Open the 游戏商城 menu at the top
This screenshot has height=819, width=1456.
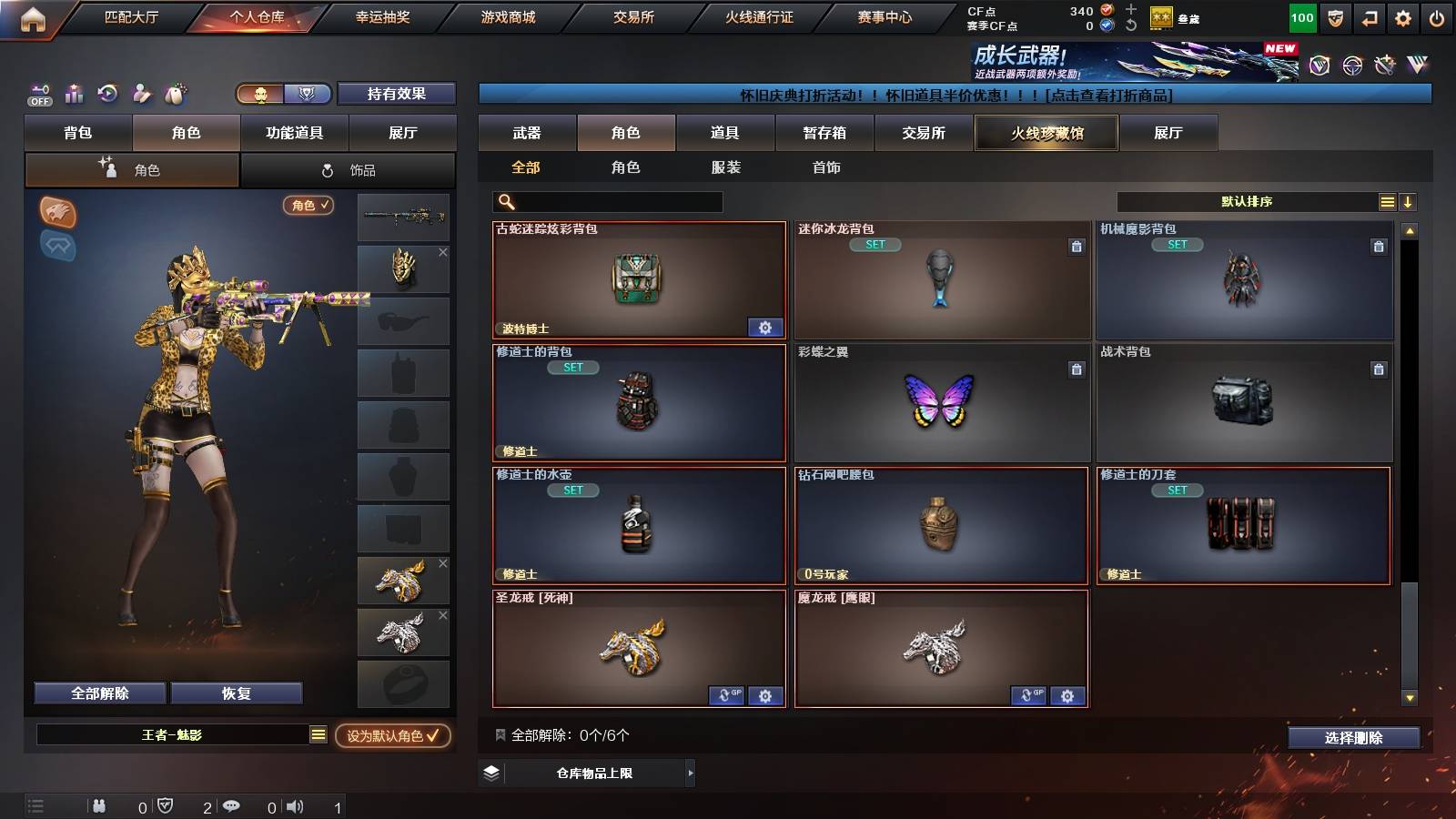pyautogui.click(x=507, y=15)
